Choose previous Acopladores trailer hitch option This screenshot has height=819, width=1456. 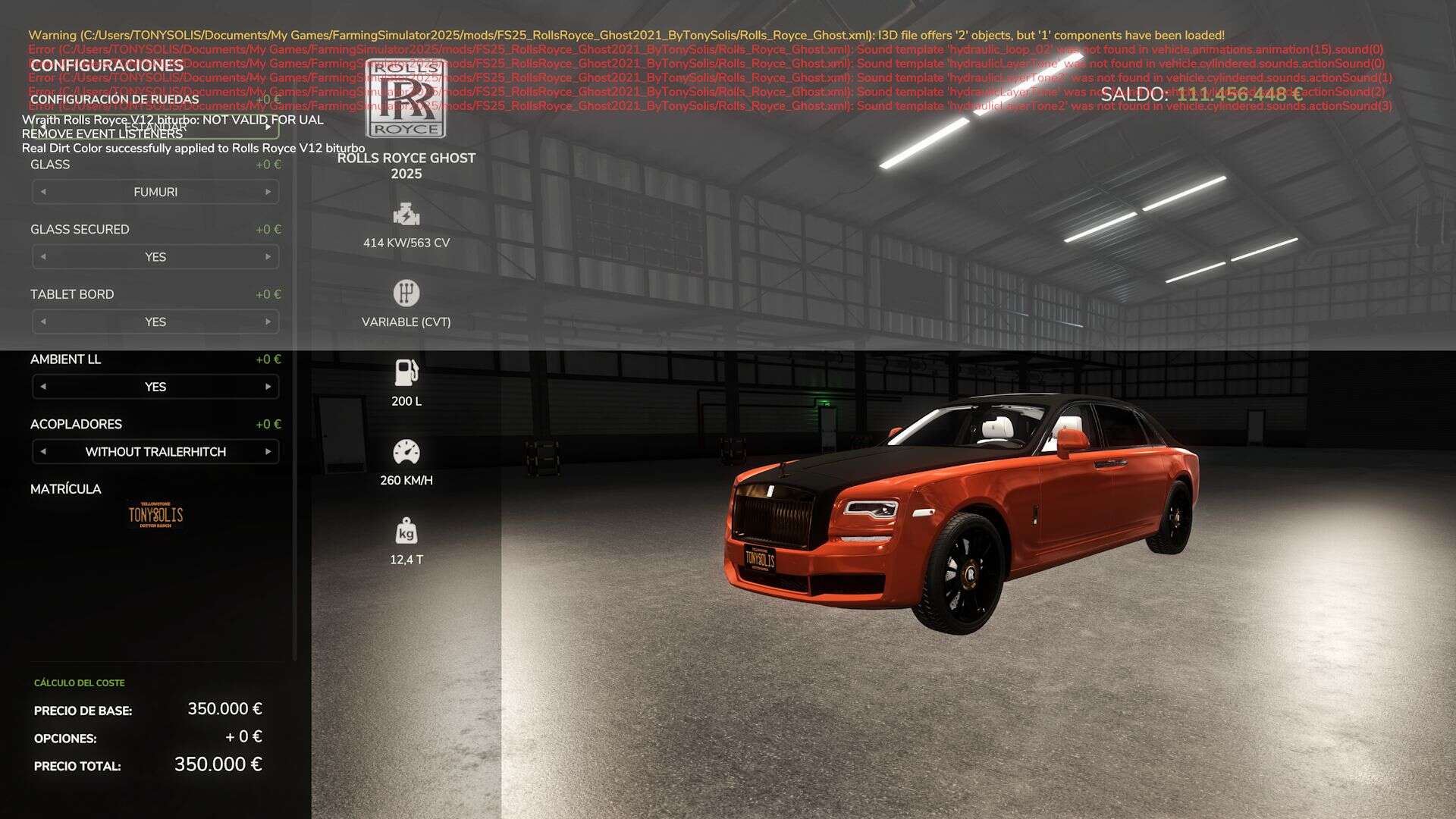click(x=43, y=452)
